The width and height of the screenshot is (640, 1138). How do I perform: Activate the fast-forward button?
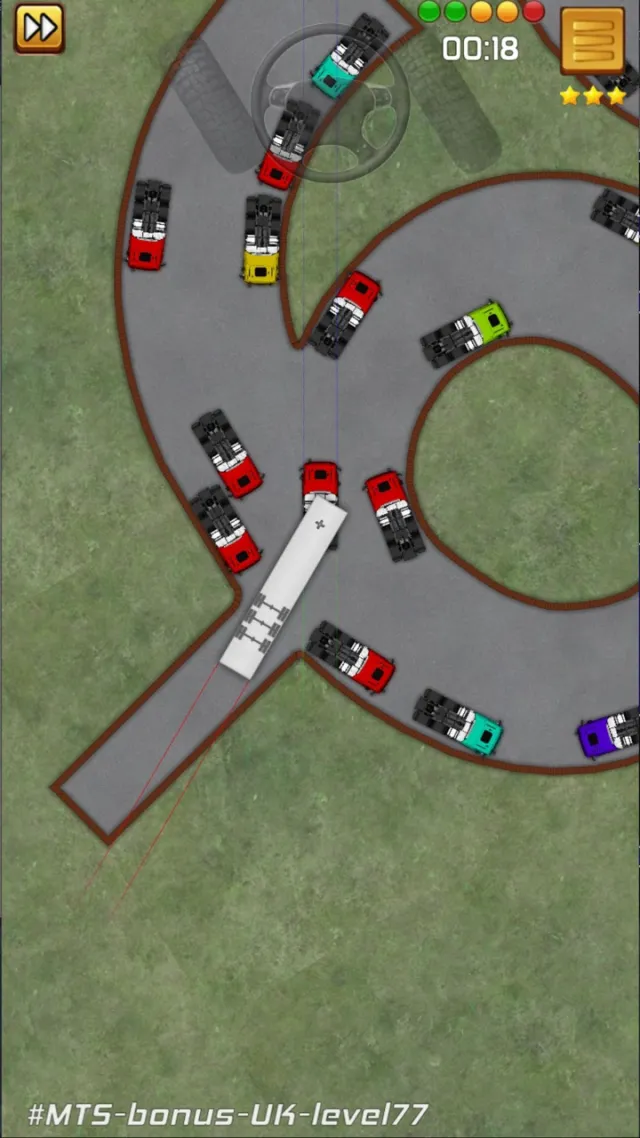click(39, 28)
